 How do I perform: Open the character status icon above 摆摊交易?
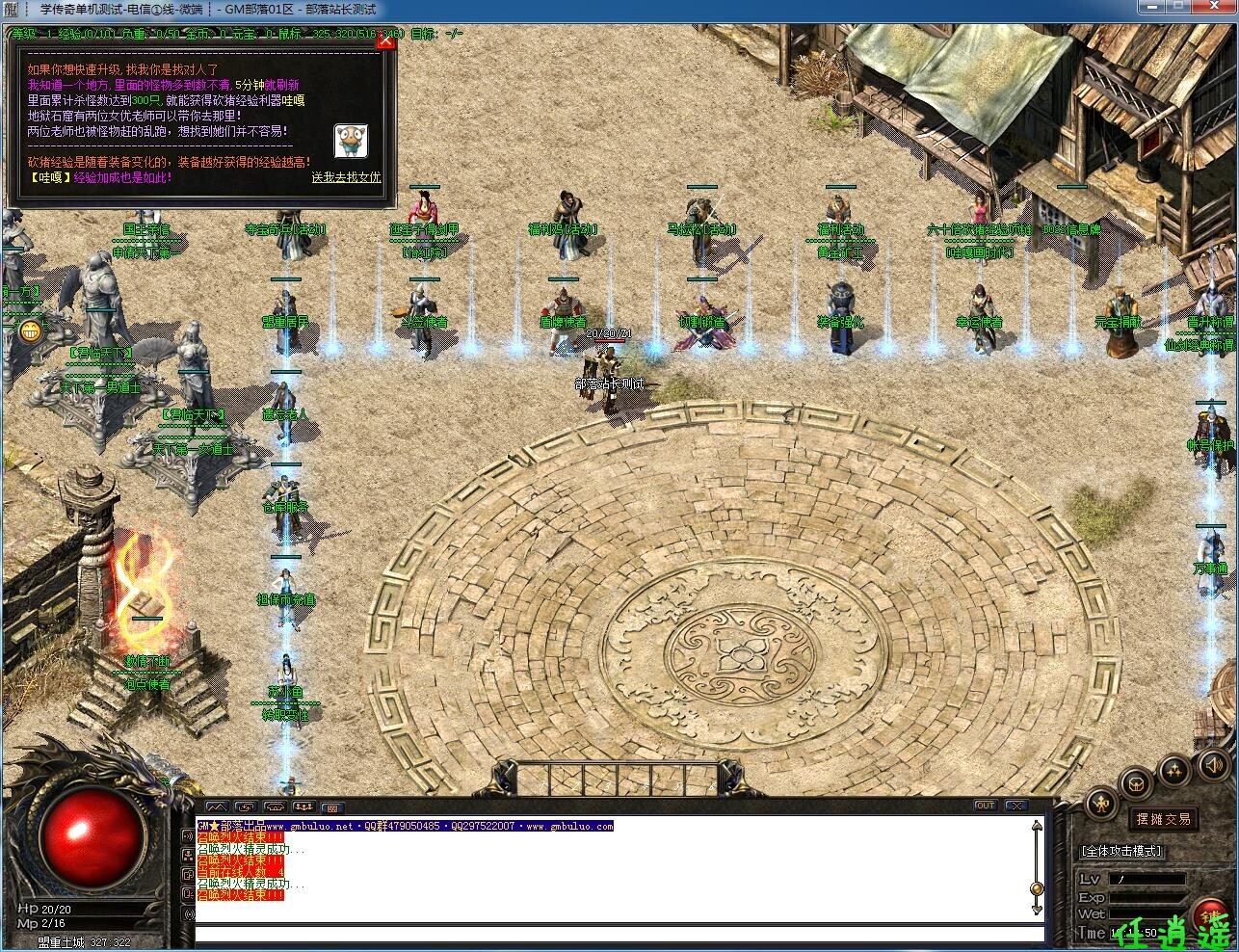[1101, 802]
